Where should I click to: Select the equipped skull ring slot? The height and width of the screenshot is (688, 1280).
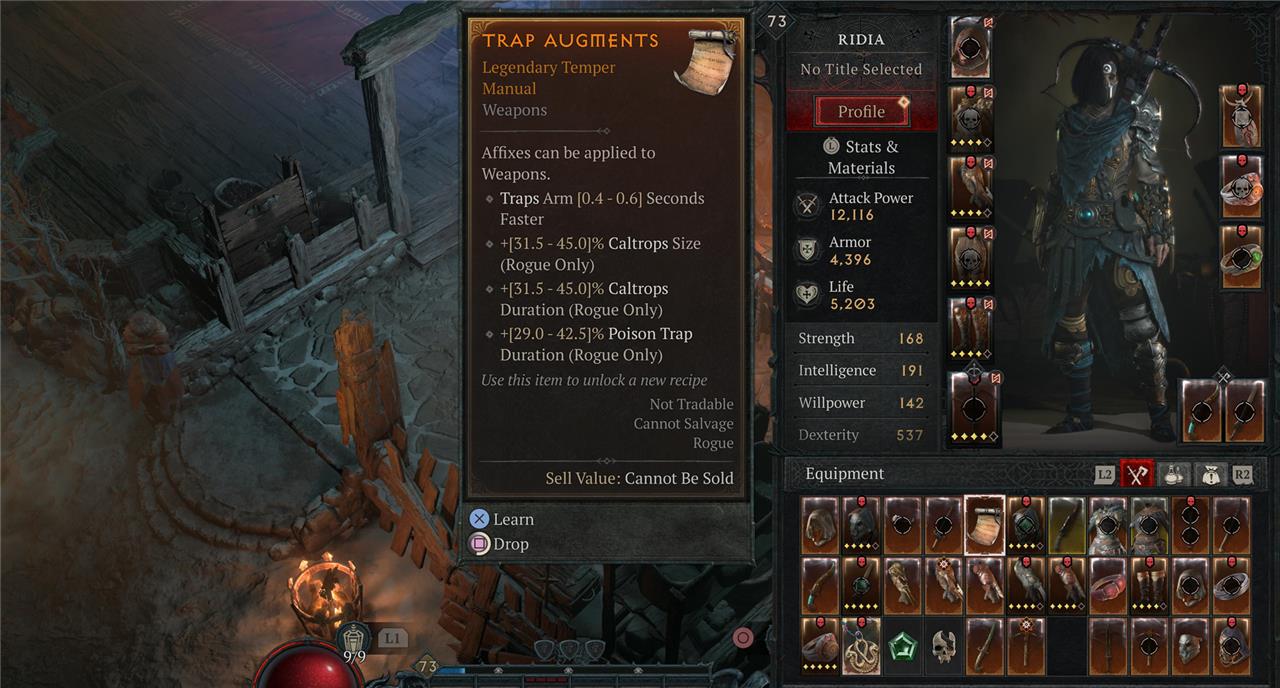1241,187
